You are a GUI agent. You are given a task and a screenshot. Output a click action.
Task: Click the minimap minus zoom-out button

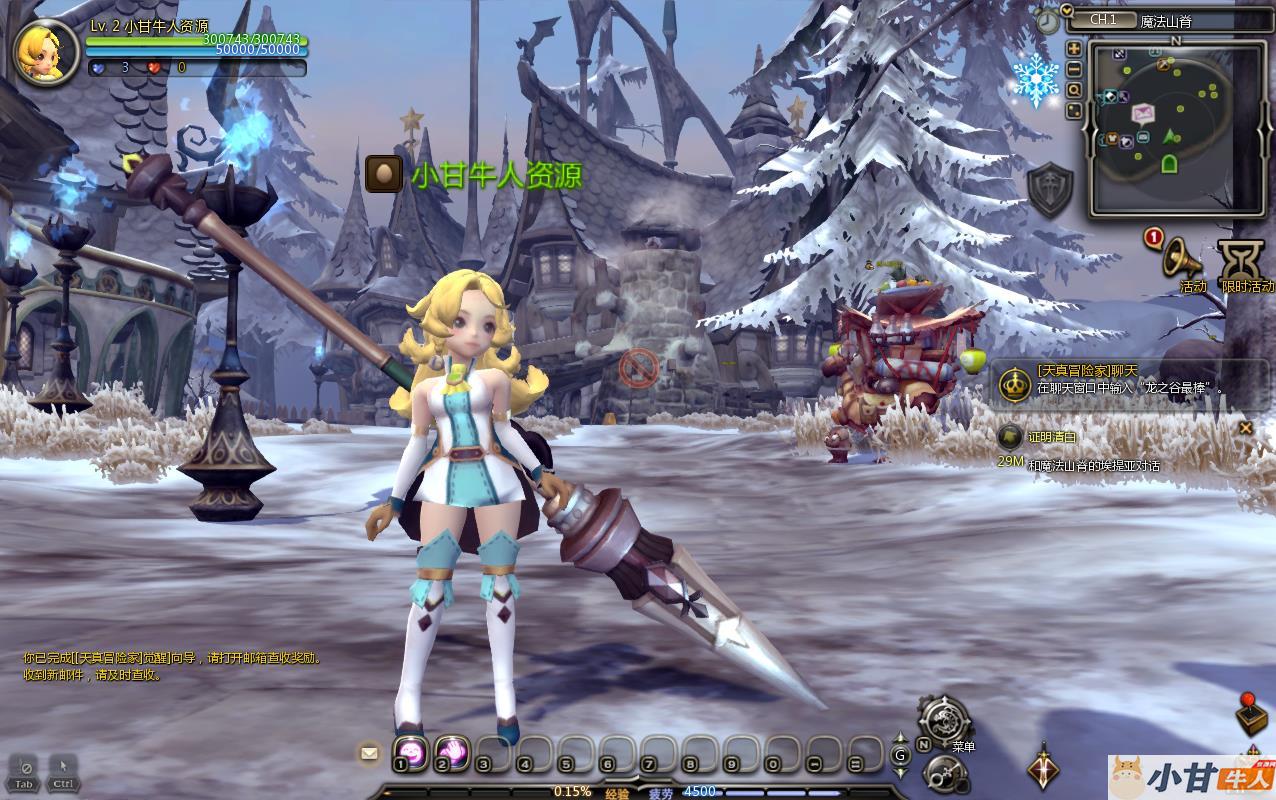click(1074, 69)
